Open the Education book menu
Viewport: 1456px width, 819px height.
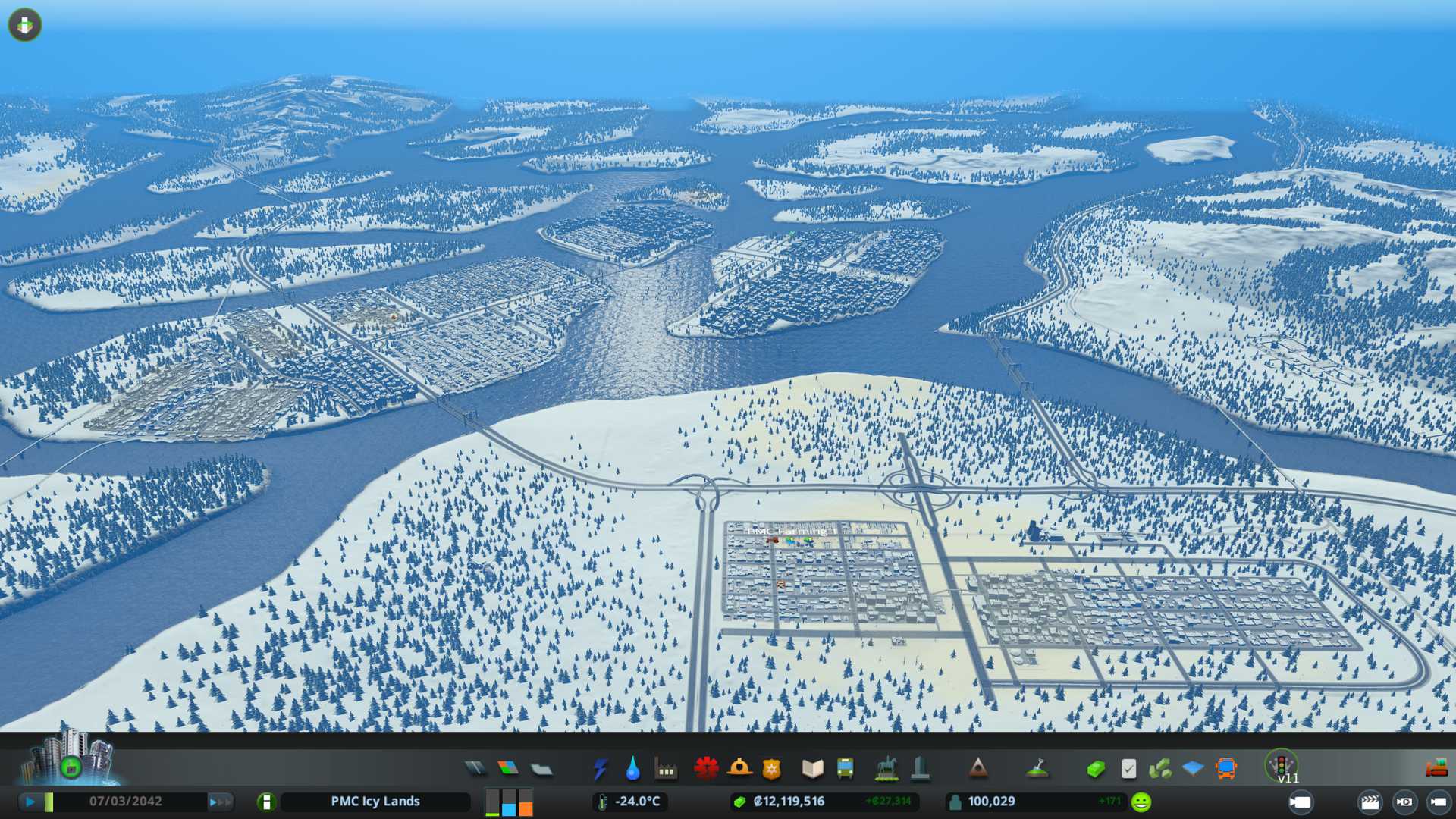[812, 769]
